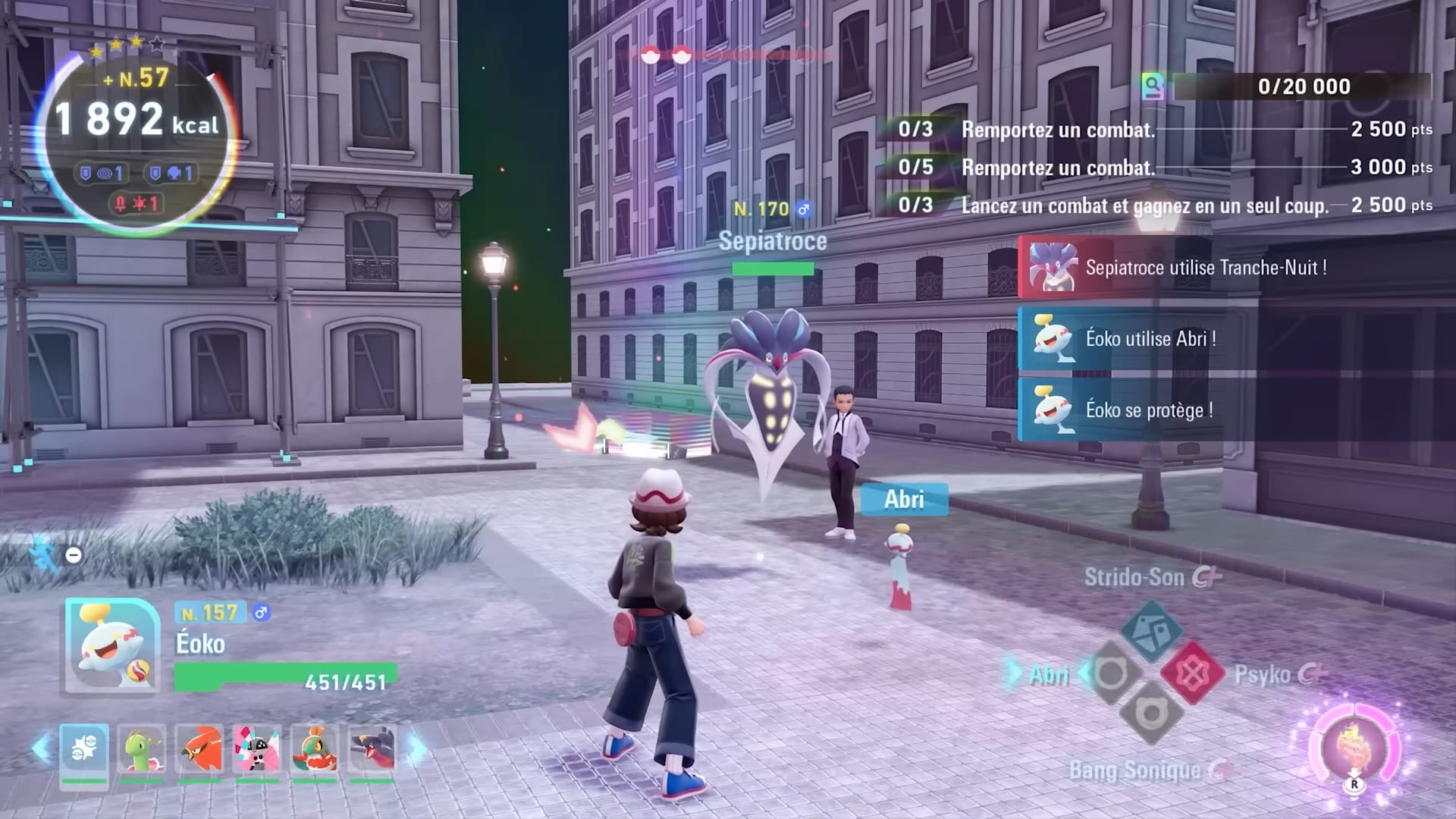The height and width of the screenshot is (819, 1456).
Task: Activate the Abri move diamond
Action: [1111, 673]
